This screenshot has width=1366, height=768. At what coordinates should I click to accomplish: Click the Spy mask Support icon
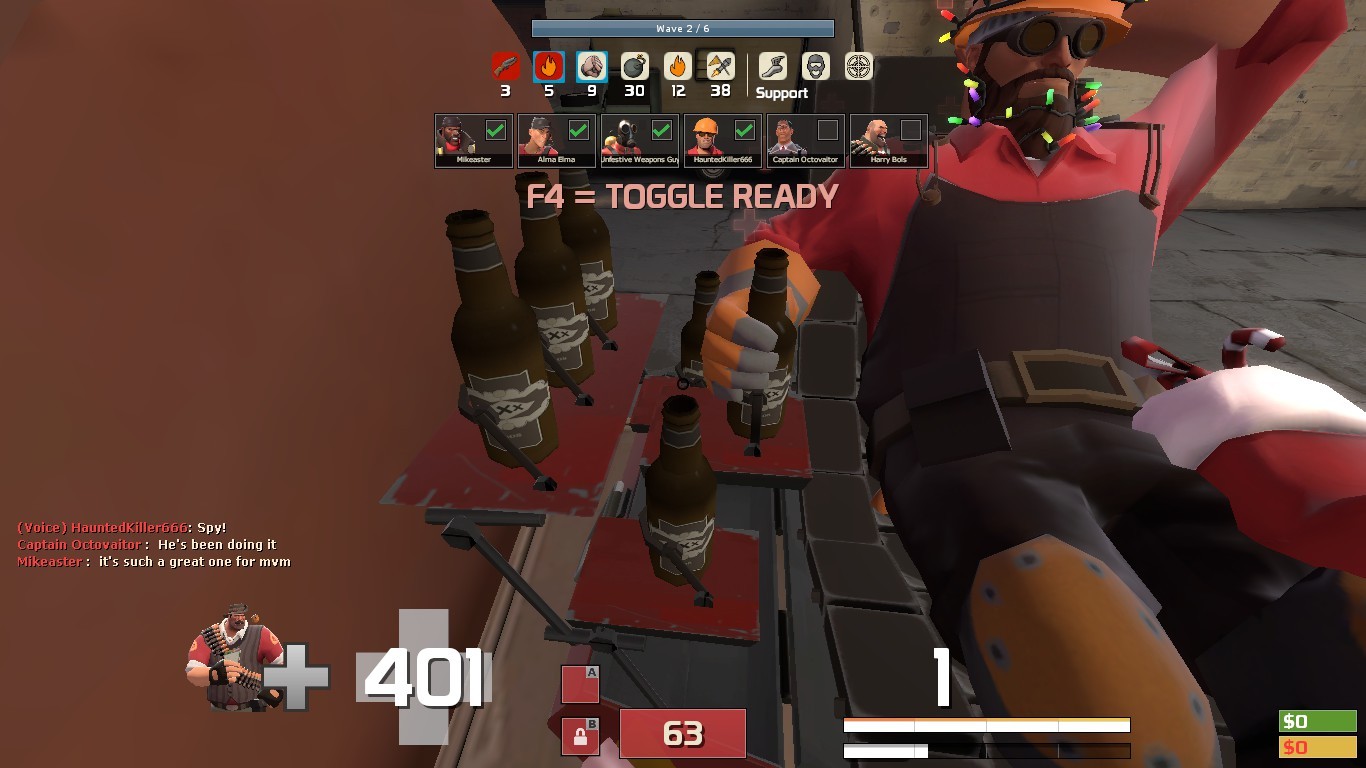814,65
